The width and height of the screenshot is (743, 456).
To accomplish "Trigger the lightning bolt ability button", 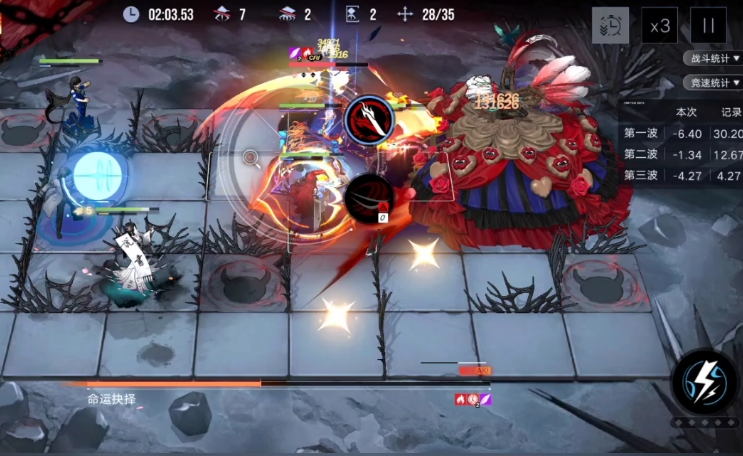I will pos(704,381).
